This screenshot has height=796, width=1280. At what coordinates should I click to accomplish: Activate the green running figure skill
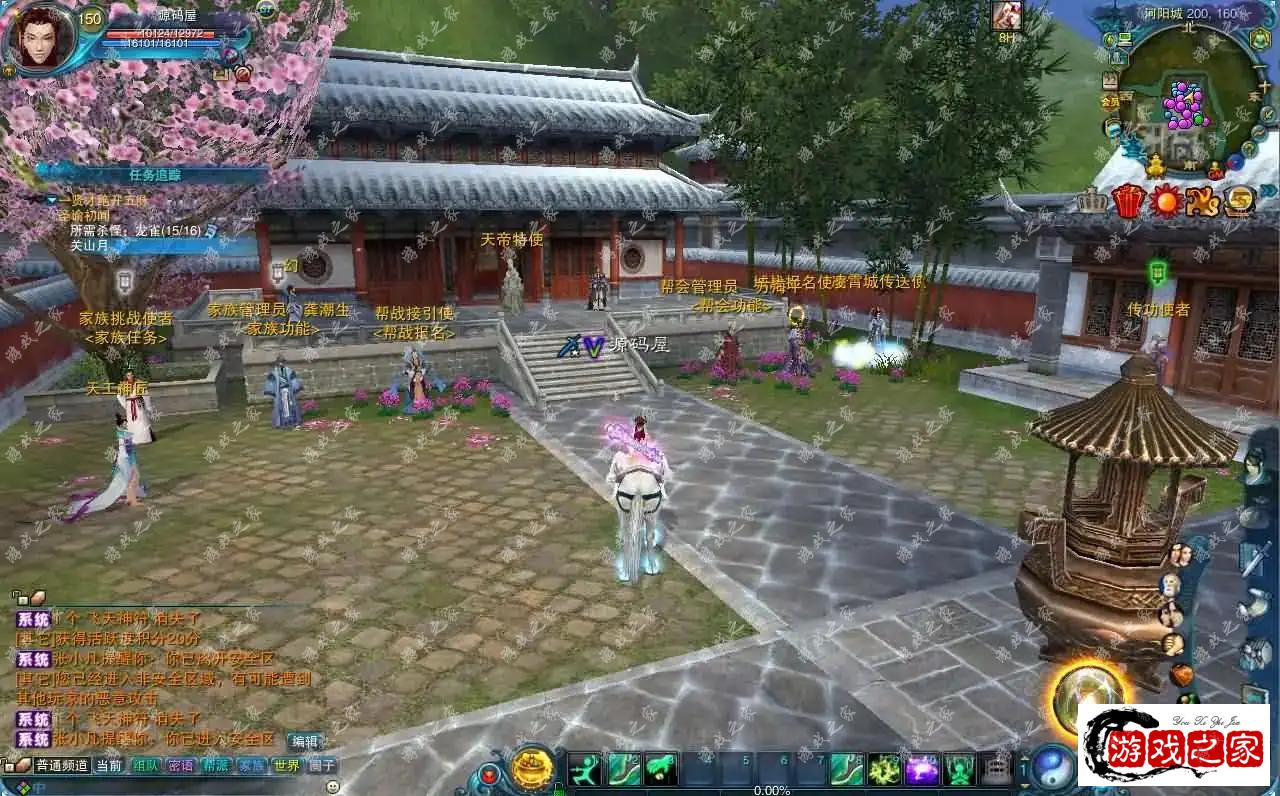585,769
